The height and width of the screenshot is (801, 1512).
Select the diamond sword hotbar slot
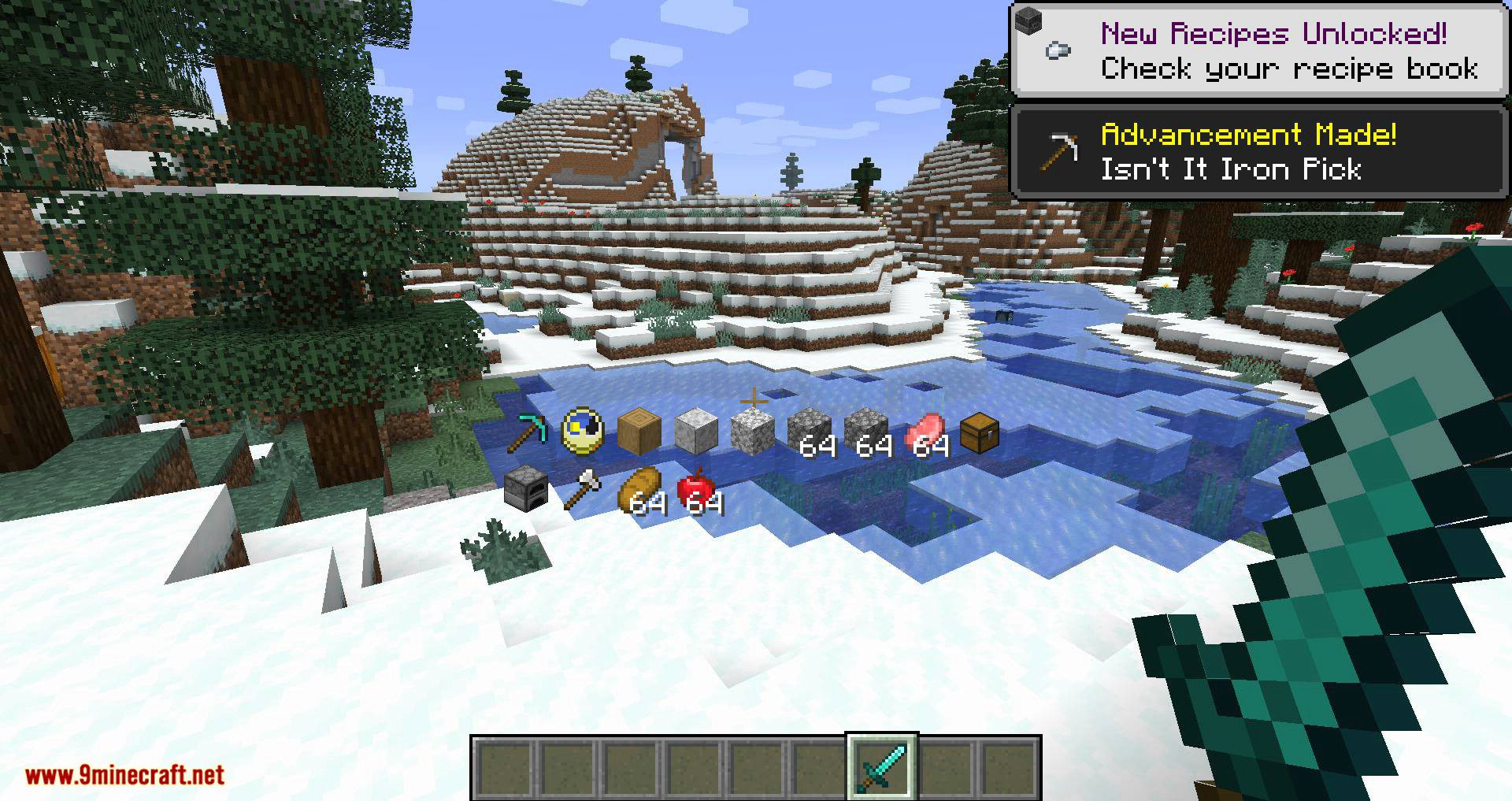tap(881, 766)
